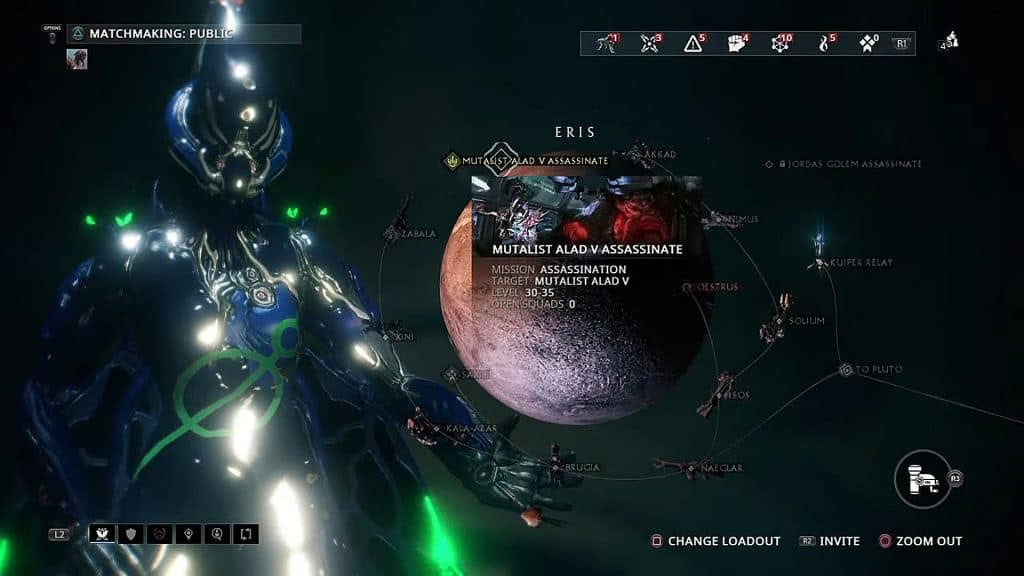Select the Akkad mission node
The image size is (1024, 576).
tap(655, 155)
